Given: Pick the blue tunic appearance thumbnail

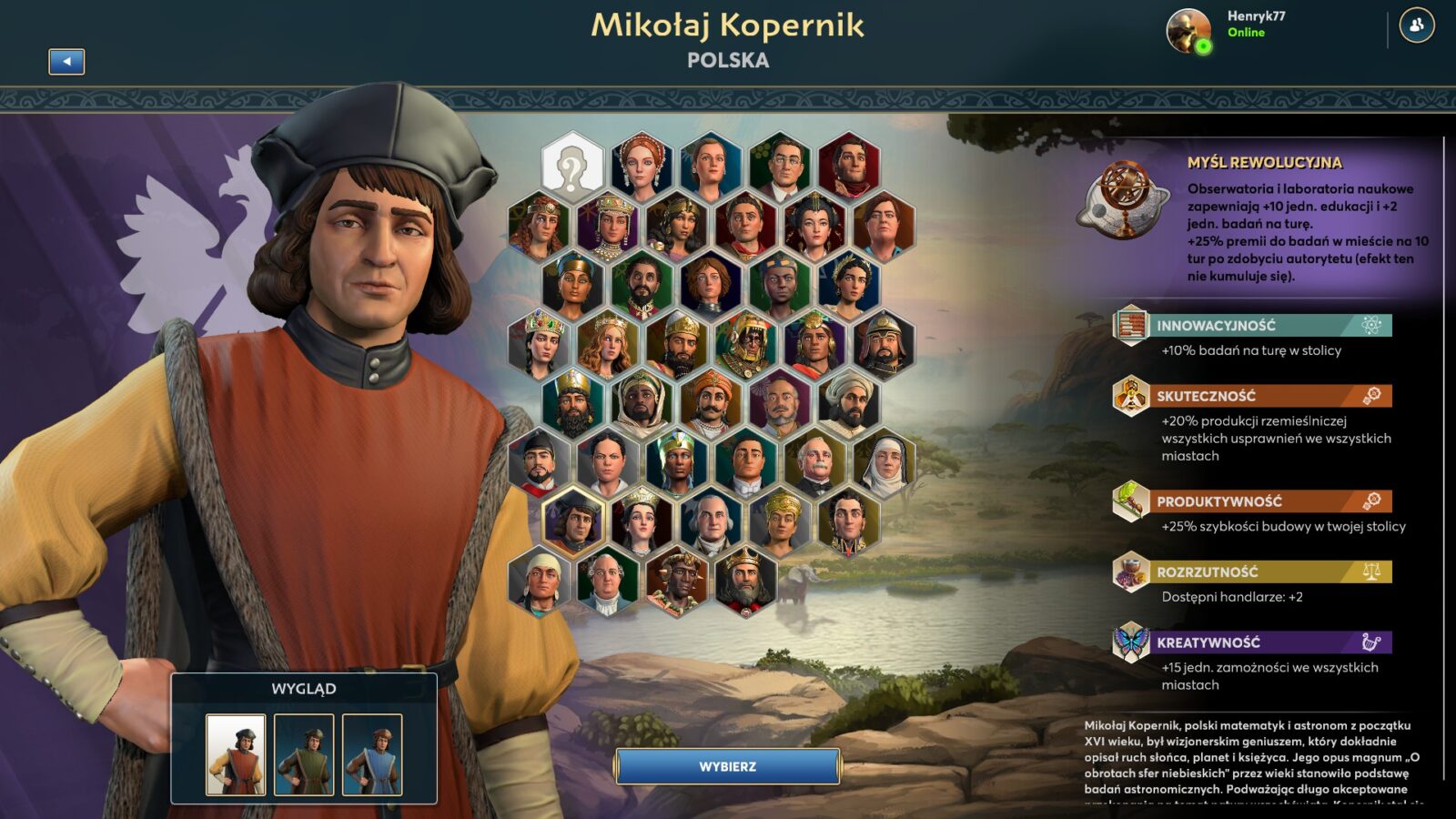Looking at the screenshot, I should pos(372,754).
